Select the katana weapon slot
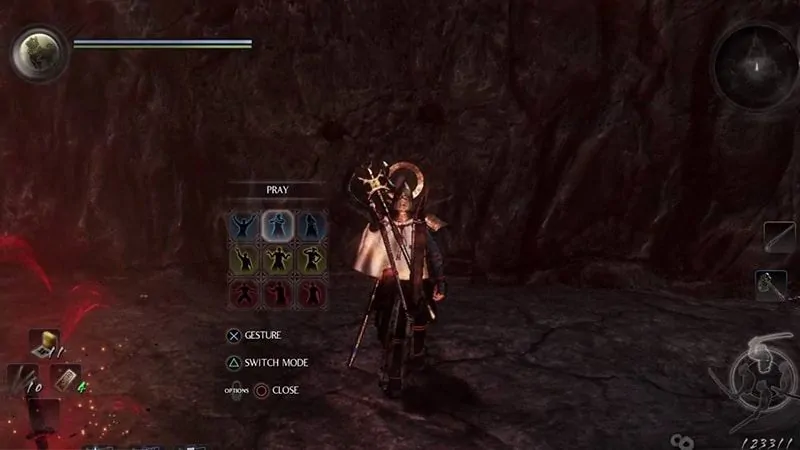This screenshot has height=450, width=800. coord(777,238)
